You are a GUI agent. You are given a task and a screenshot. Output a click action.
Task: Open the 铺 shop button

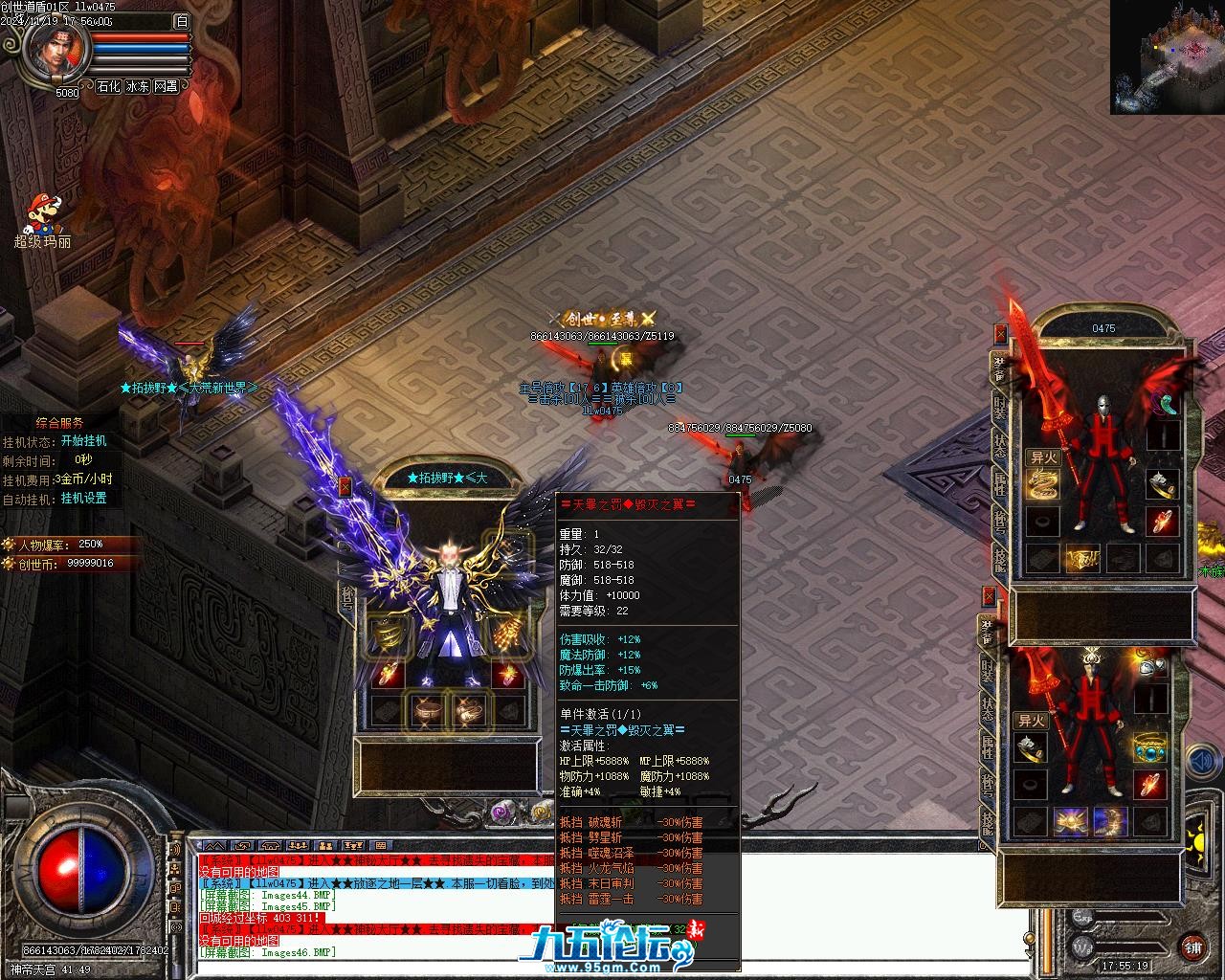pos(1192,947)
